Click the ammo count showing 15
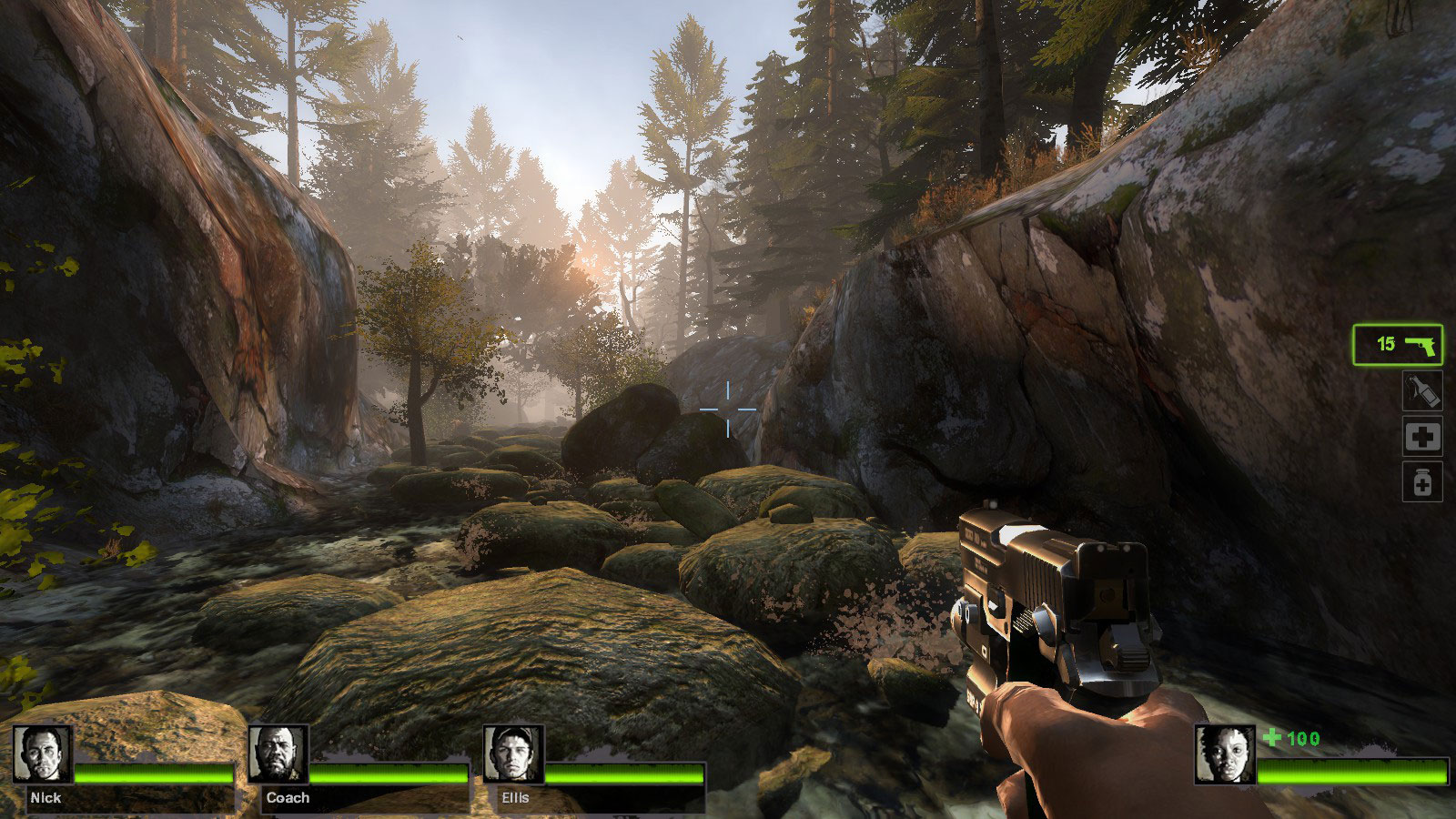 pos(1384,344)
